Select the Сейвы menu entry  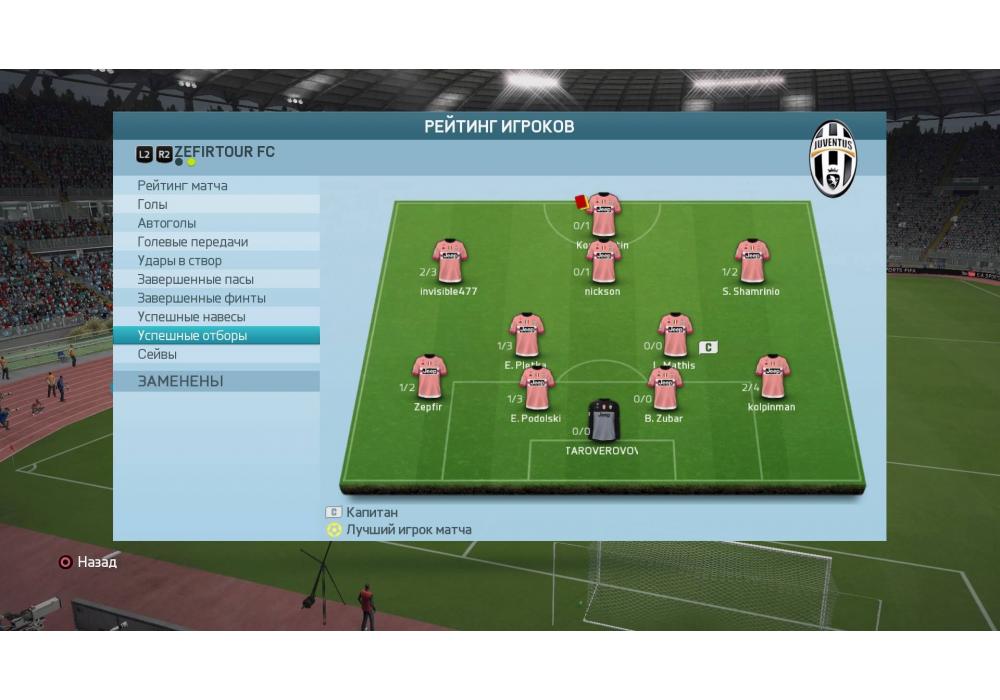point(158,354)
